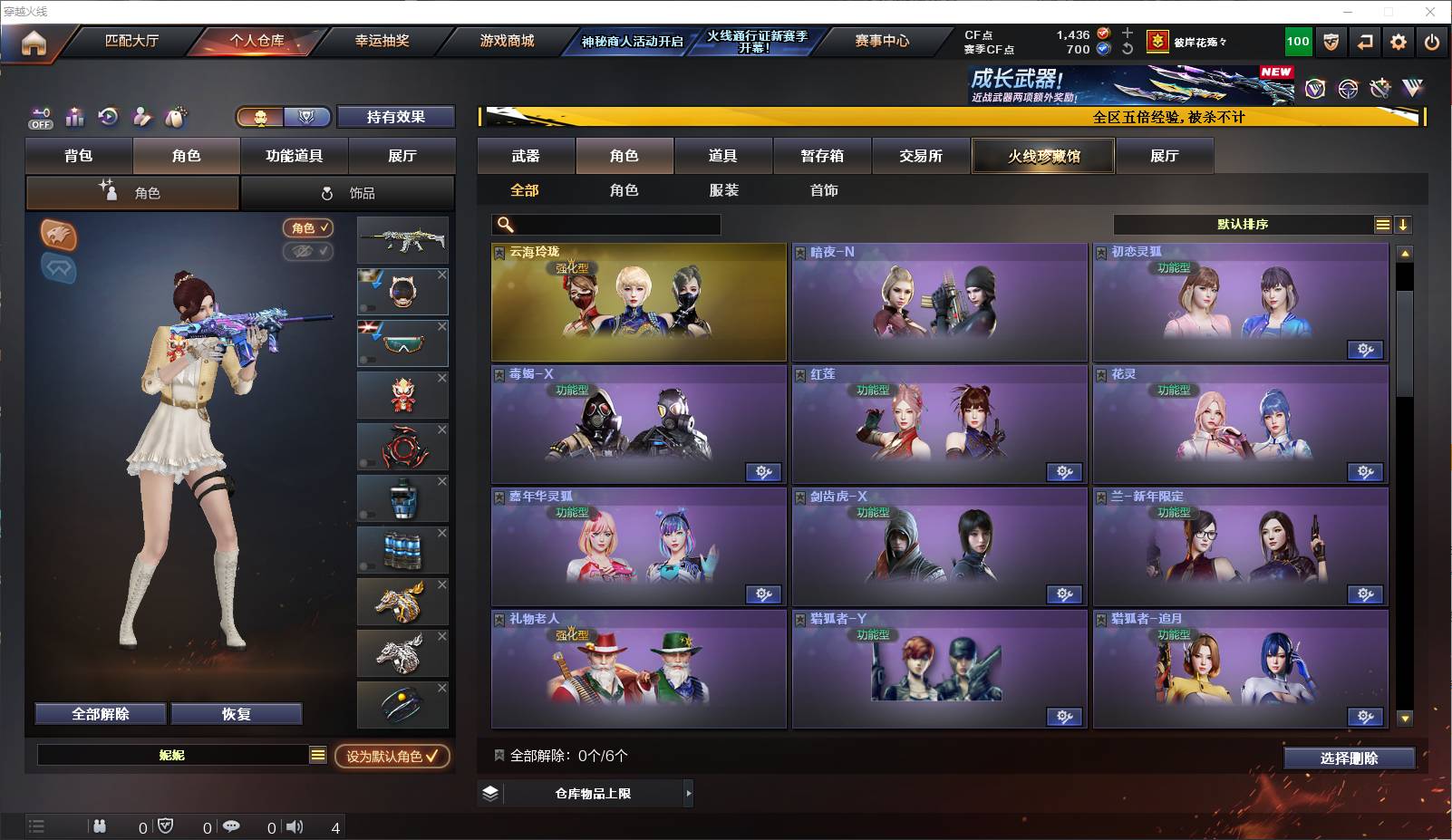Expand the 仓库物品上限 panel arrow
Viewport: 1452px width, 840px height.
[688, 793]
